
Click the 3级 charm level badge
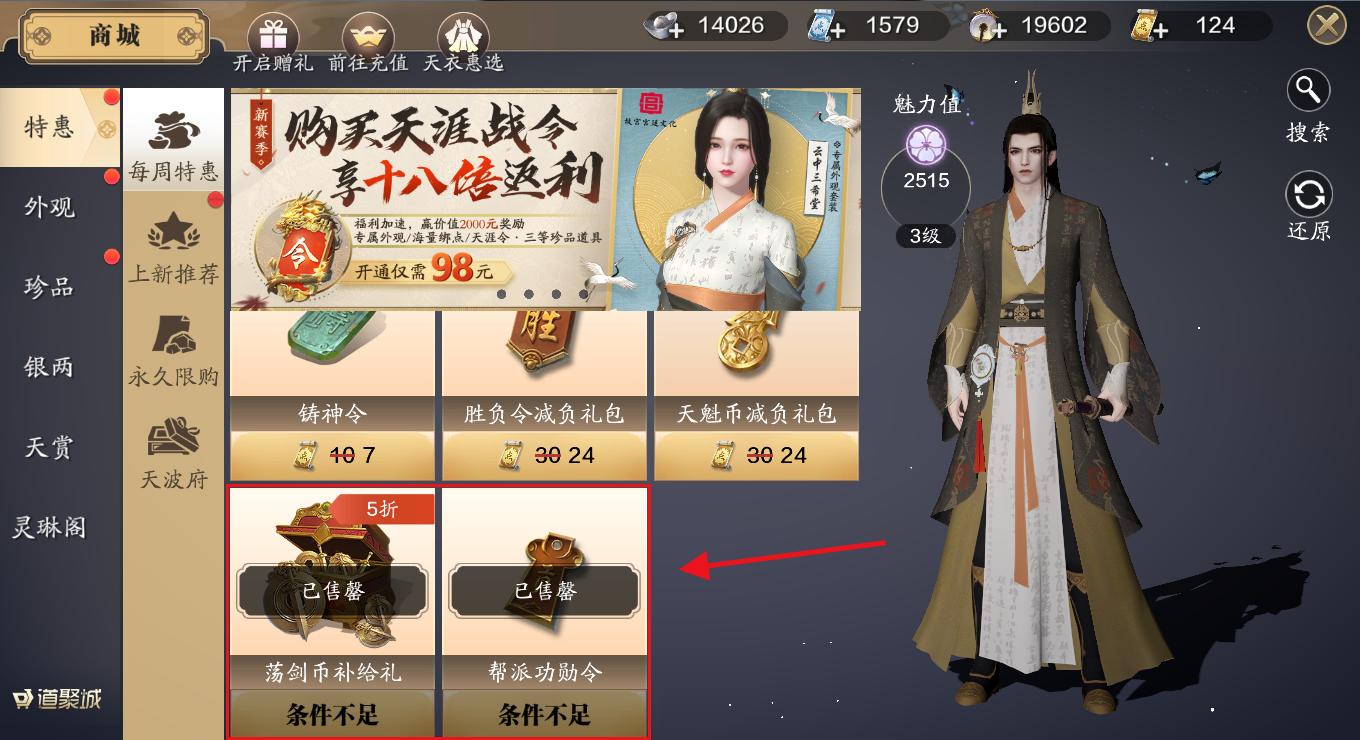925,237
